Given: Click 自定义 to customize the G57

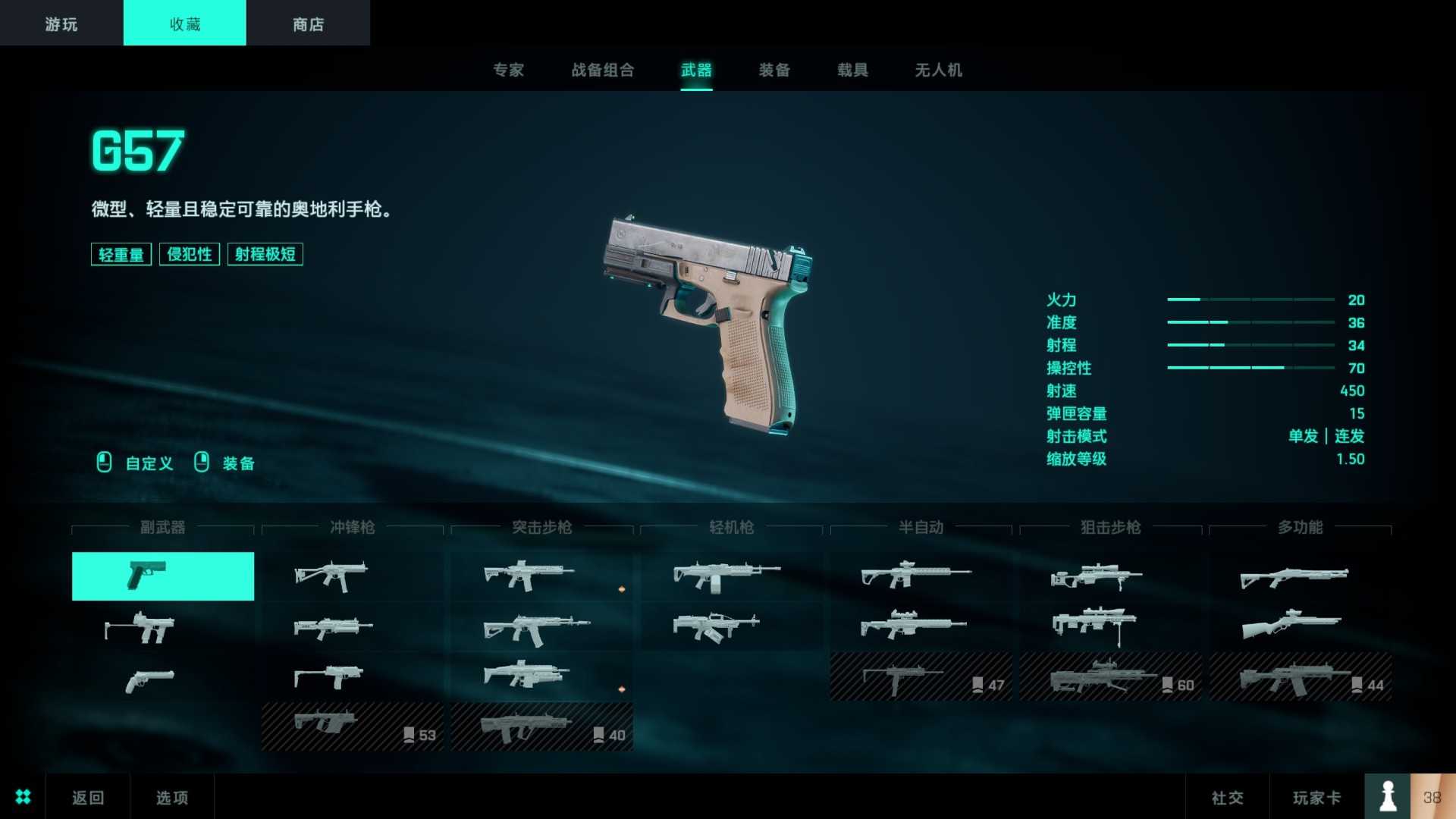Looking at the screenshot, I should tap(149, 463).
